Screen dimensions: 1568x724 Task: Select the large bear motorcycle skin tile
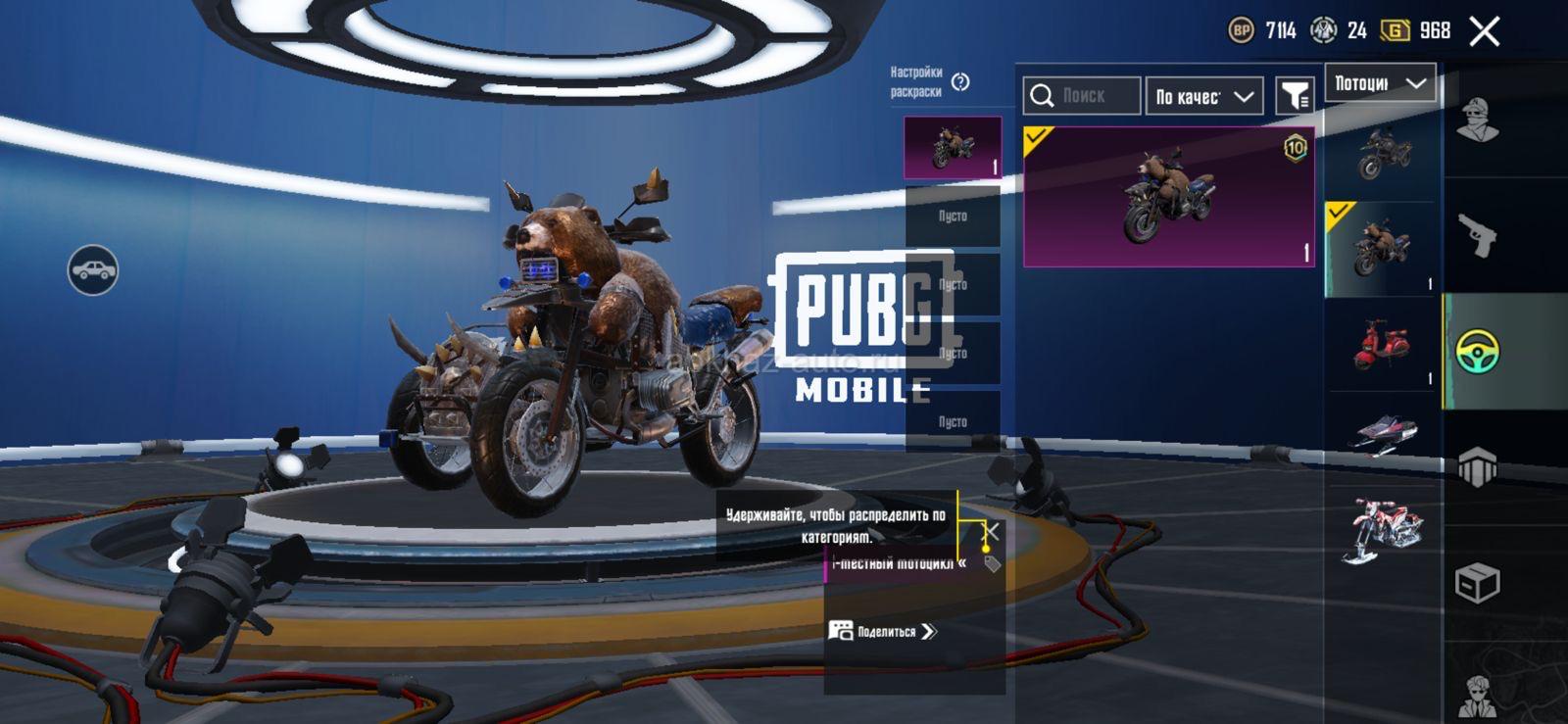pyautogui.click(x=1168, y=197)
